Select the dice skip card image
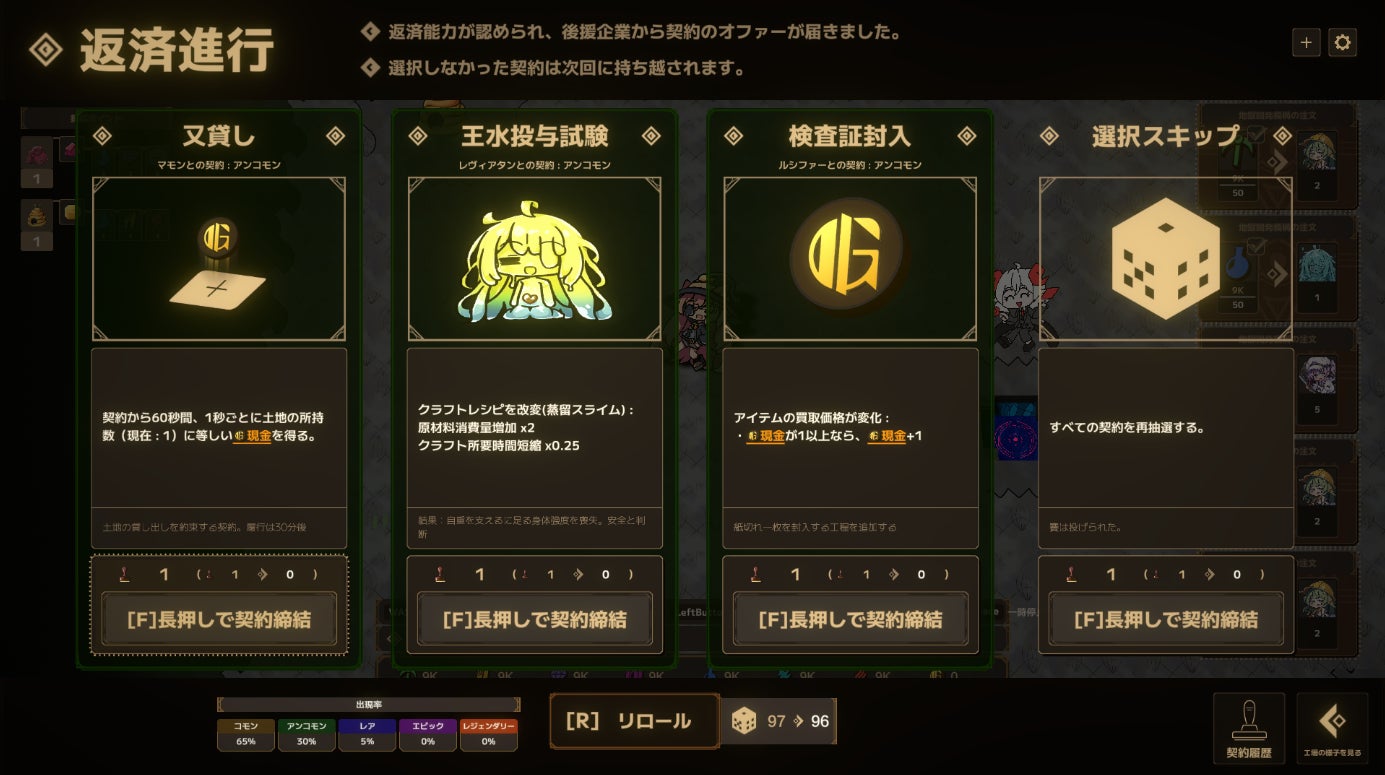The image size is (1385, 775). click(1166, 259)
